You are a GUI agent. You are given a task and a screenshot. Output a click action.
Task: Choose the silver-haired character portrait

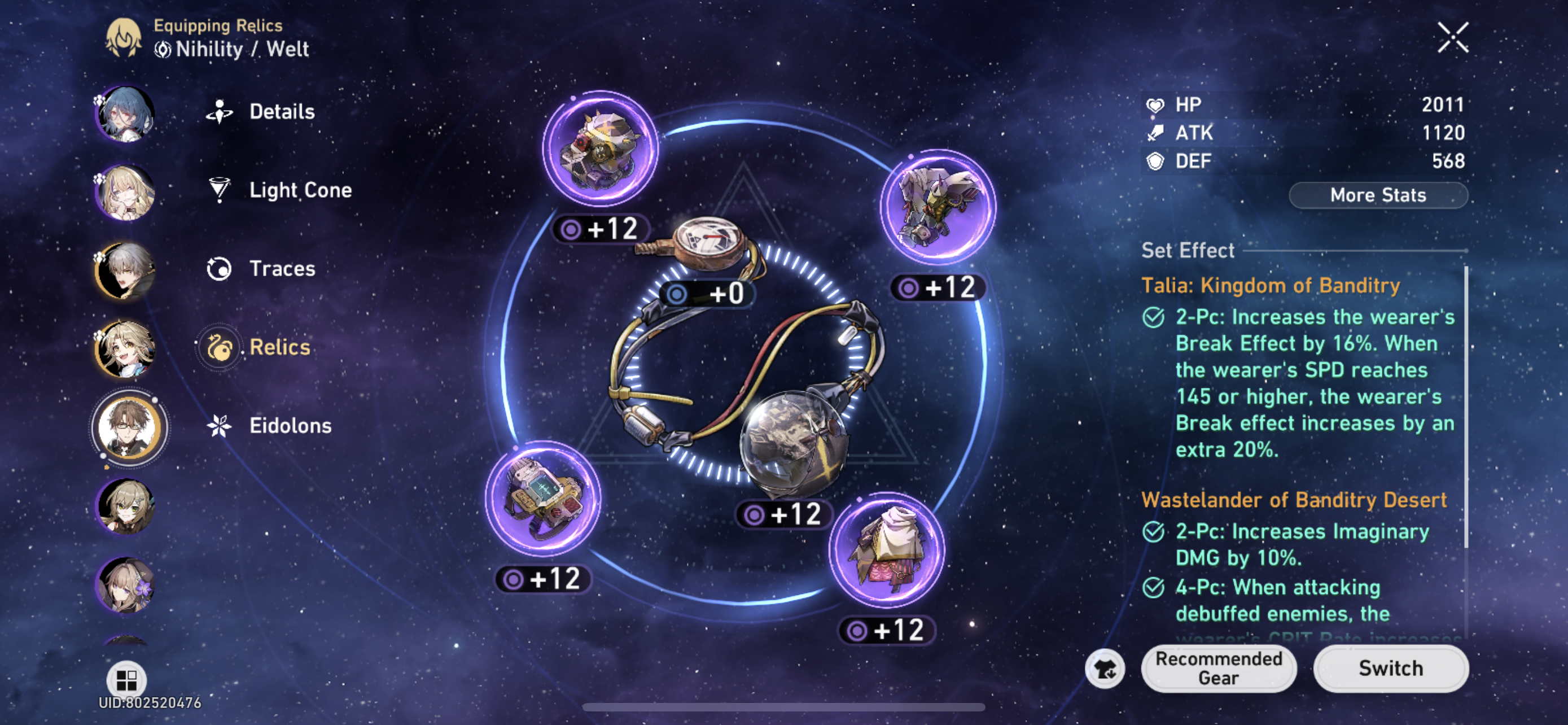pos(126,271)
